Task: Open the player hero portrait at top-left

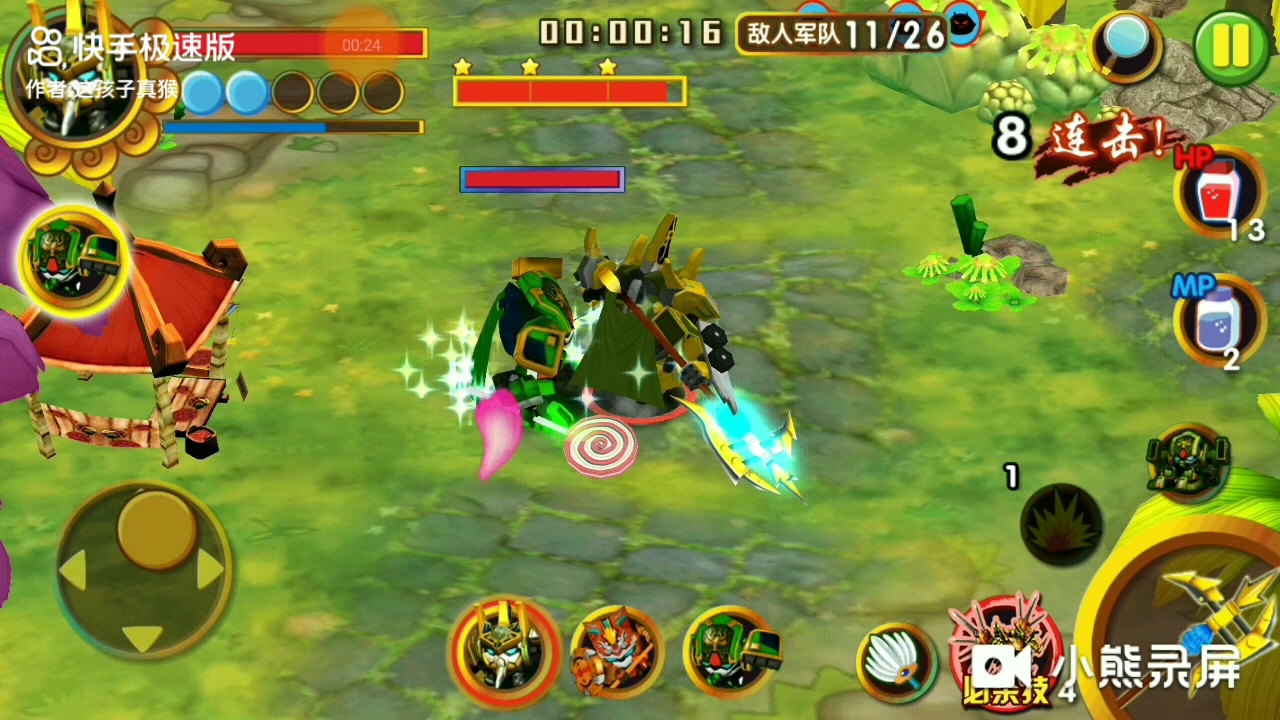Action: tap(72, 95)
